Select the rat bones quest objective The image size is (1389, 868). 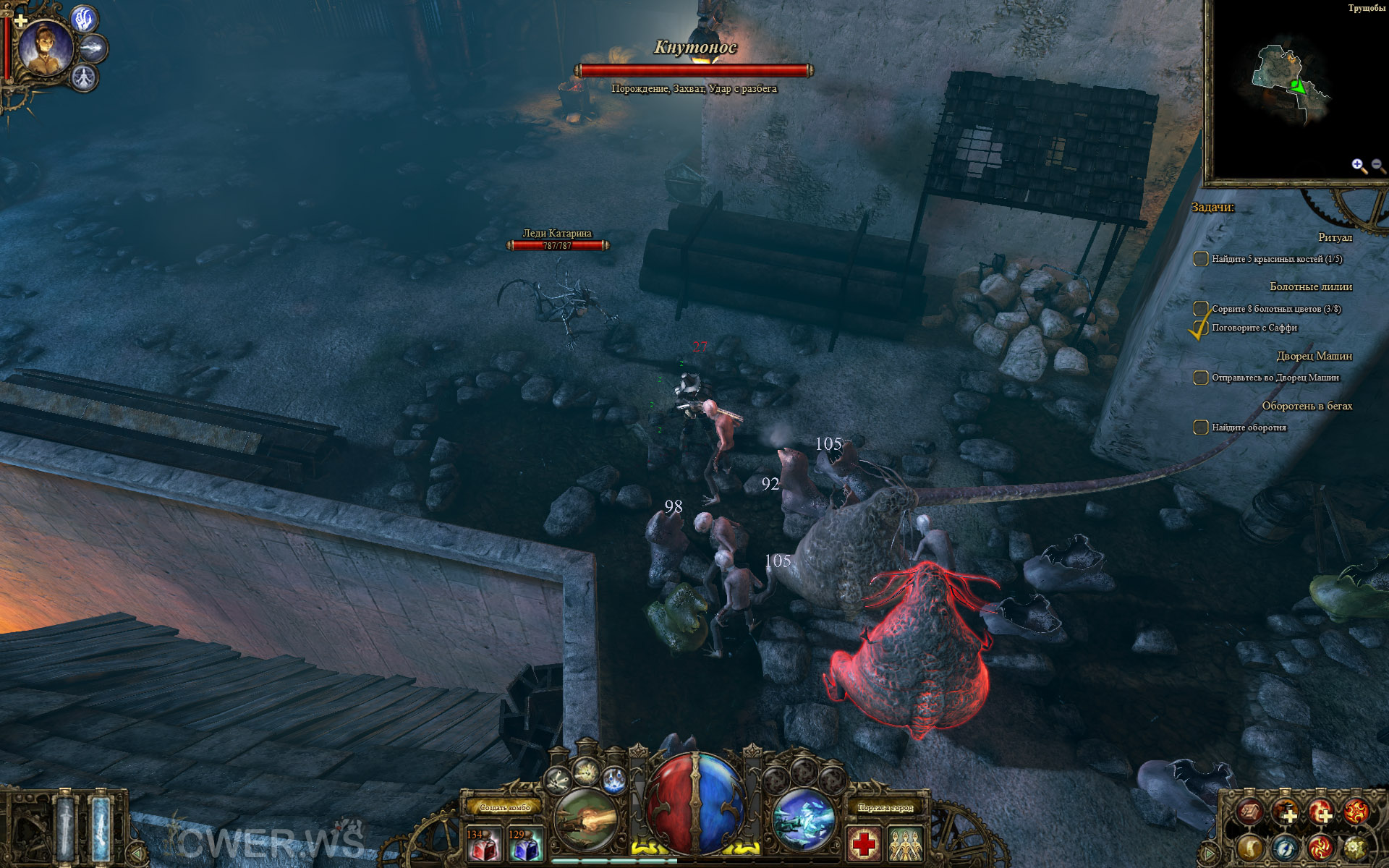tap(1276, 259)
